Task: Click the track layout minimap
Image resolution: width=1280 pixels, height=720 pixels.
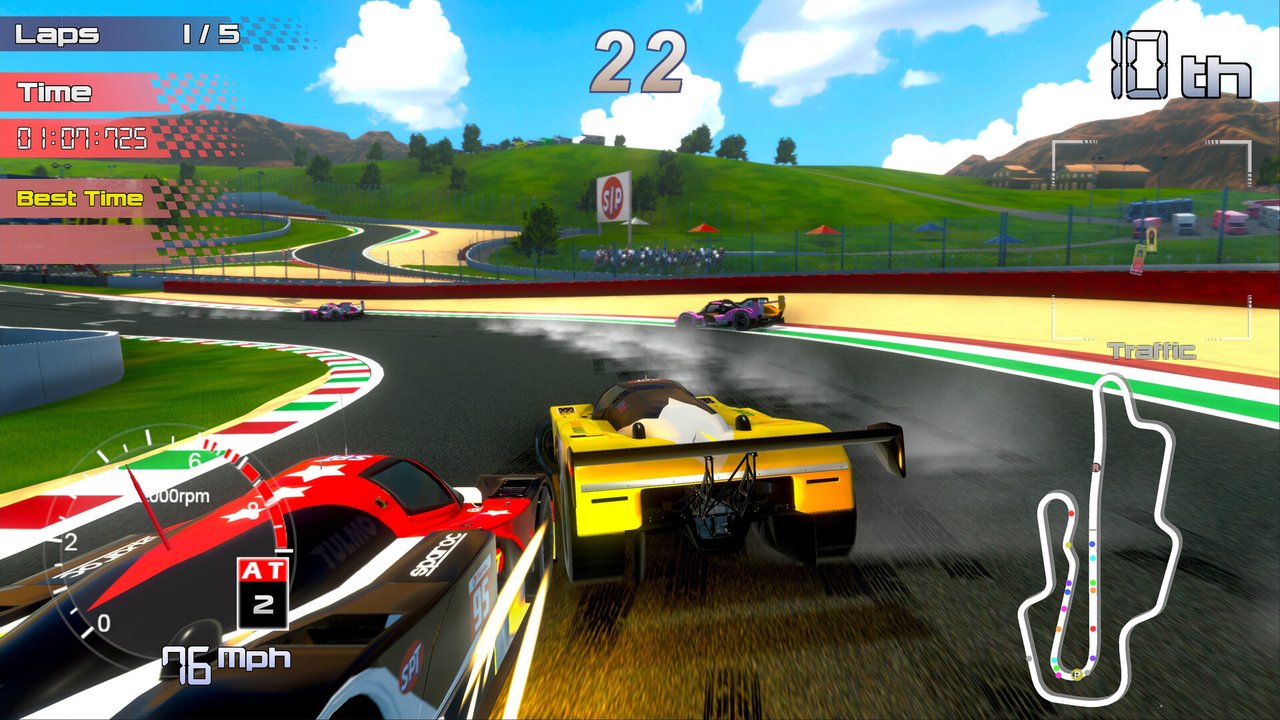Action: (x=1100, y=540)
